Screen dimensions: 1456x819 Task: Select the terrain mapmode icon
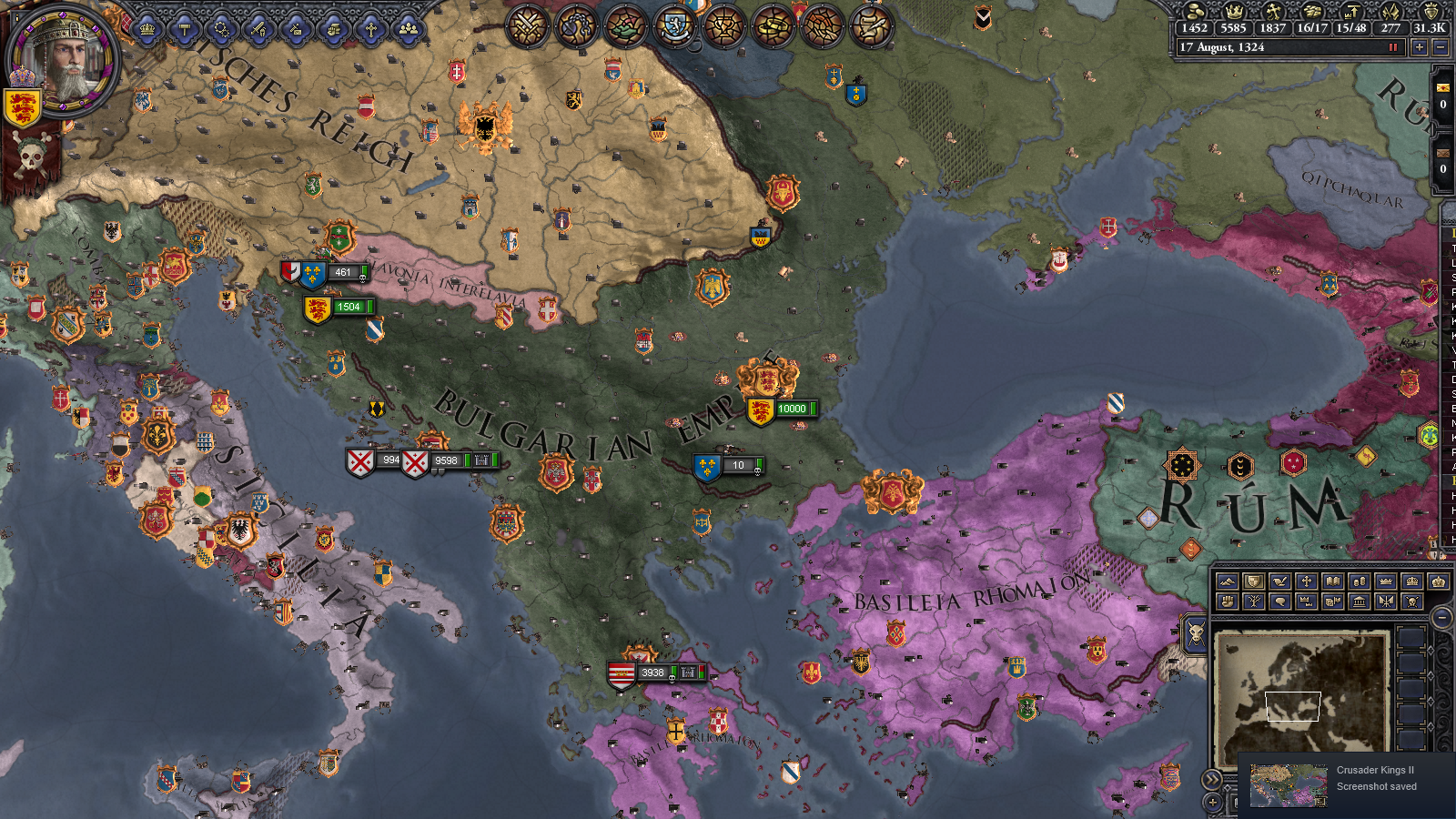click(x=1228, y=581)
